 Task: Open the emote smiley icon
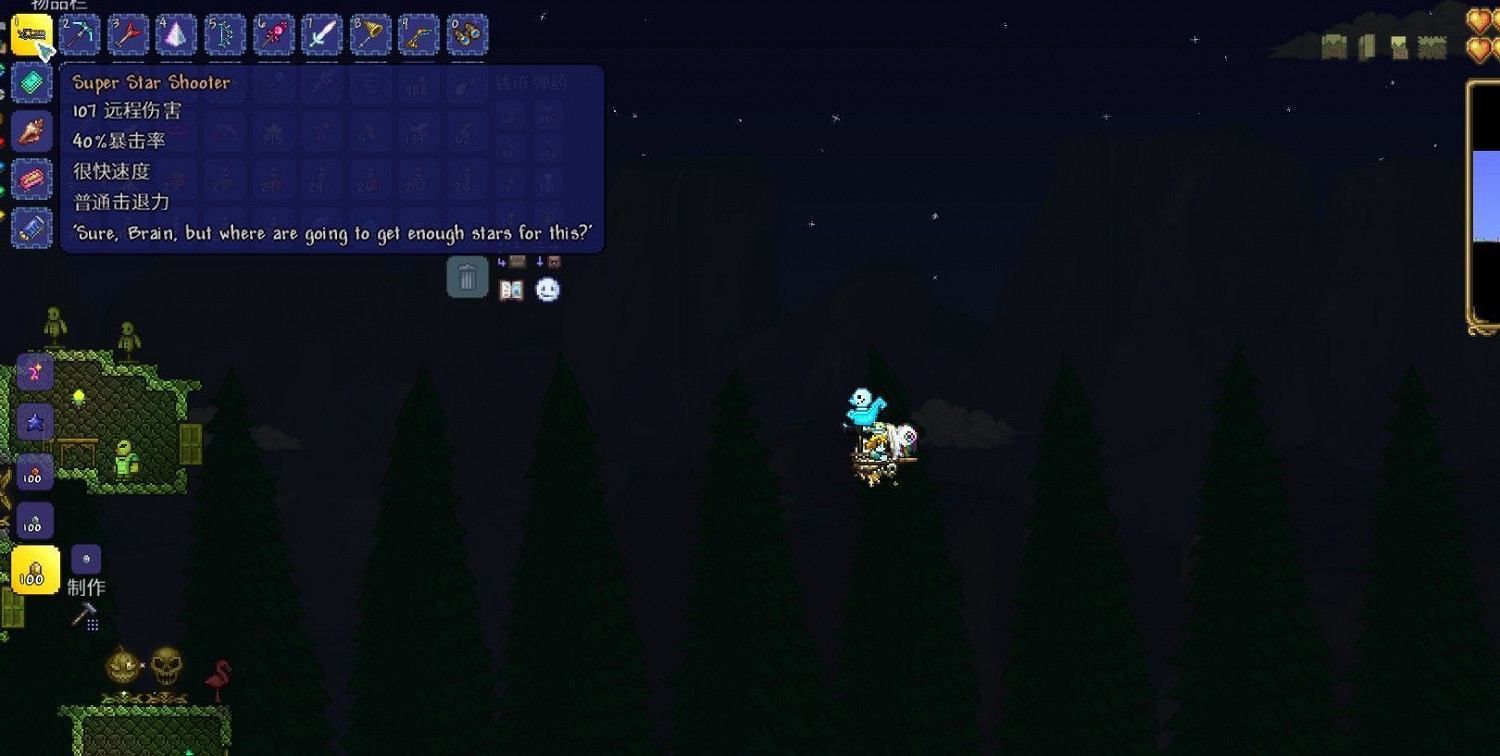point(548,289)
